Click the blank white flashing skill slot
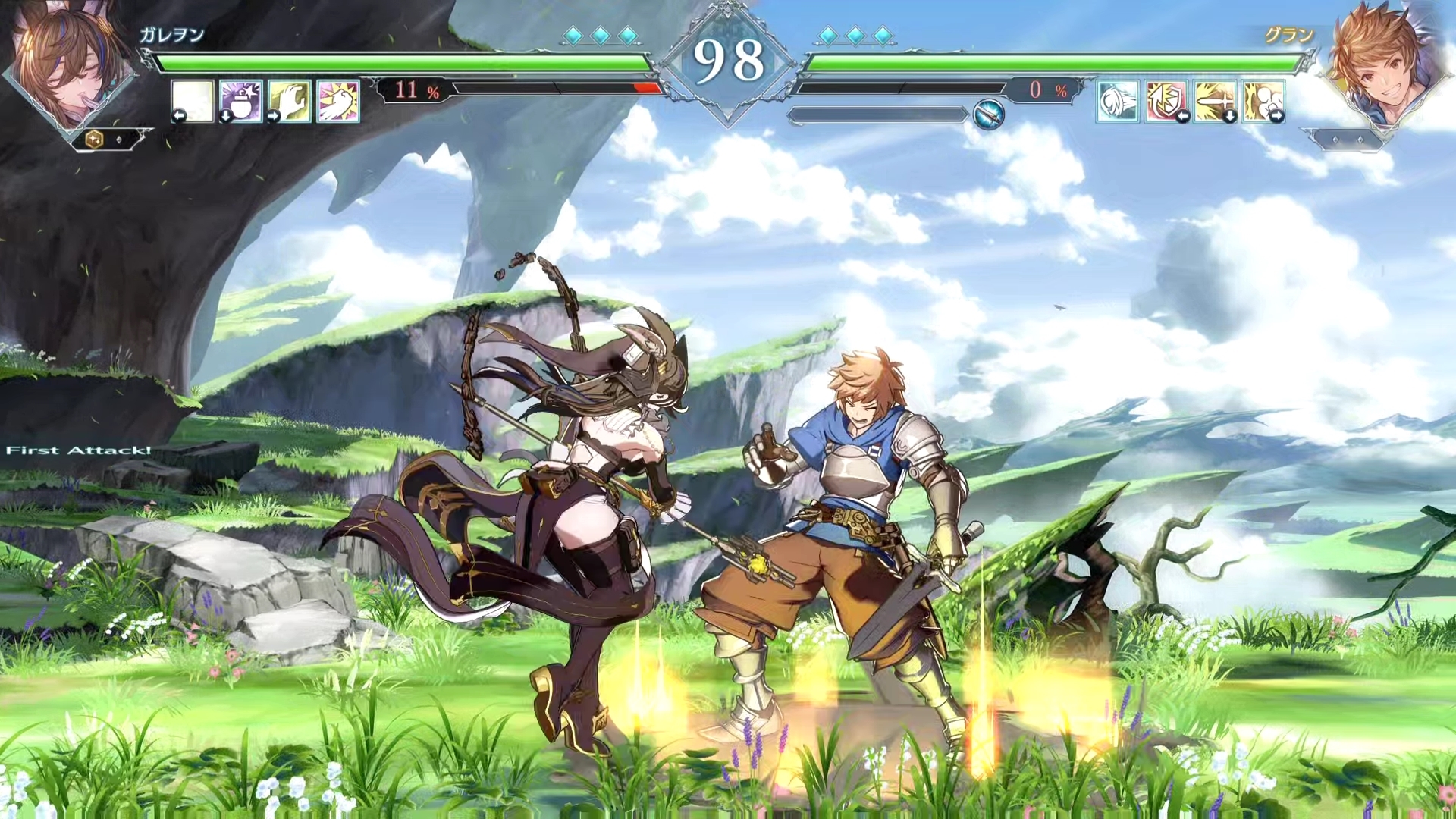Image resolution: width=1456 pixels, height=819 pixels. point(193,101)
